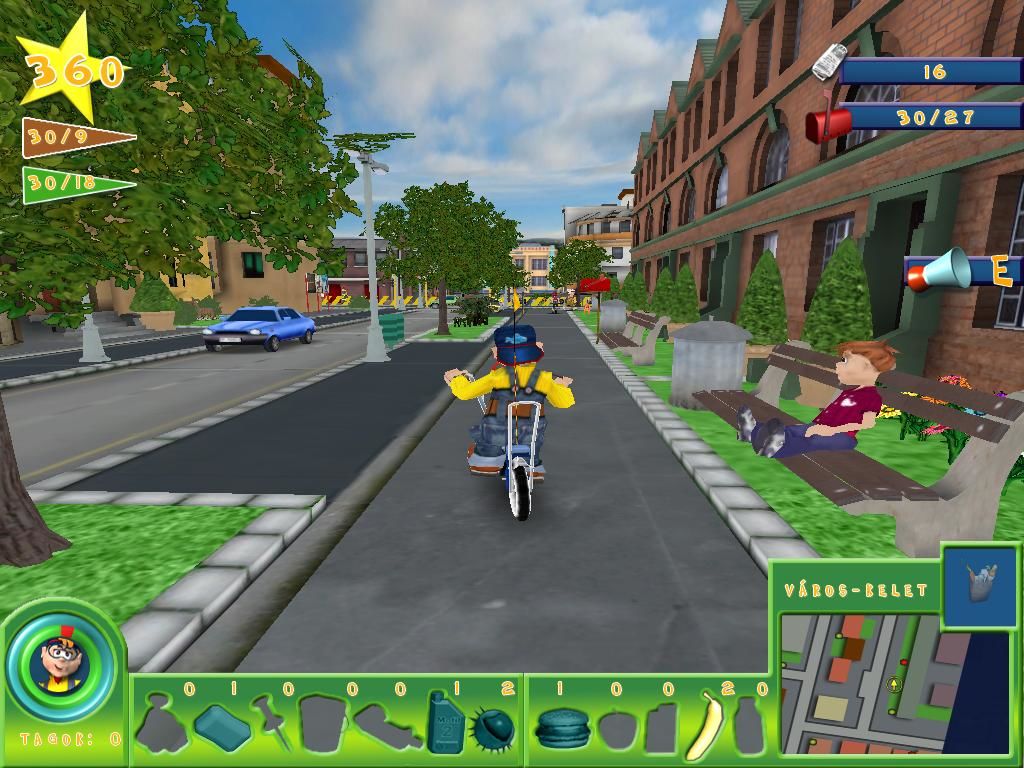
Task: Select the banana item slot
Action: [707, 724]
